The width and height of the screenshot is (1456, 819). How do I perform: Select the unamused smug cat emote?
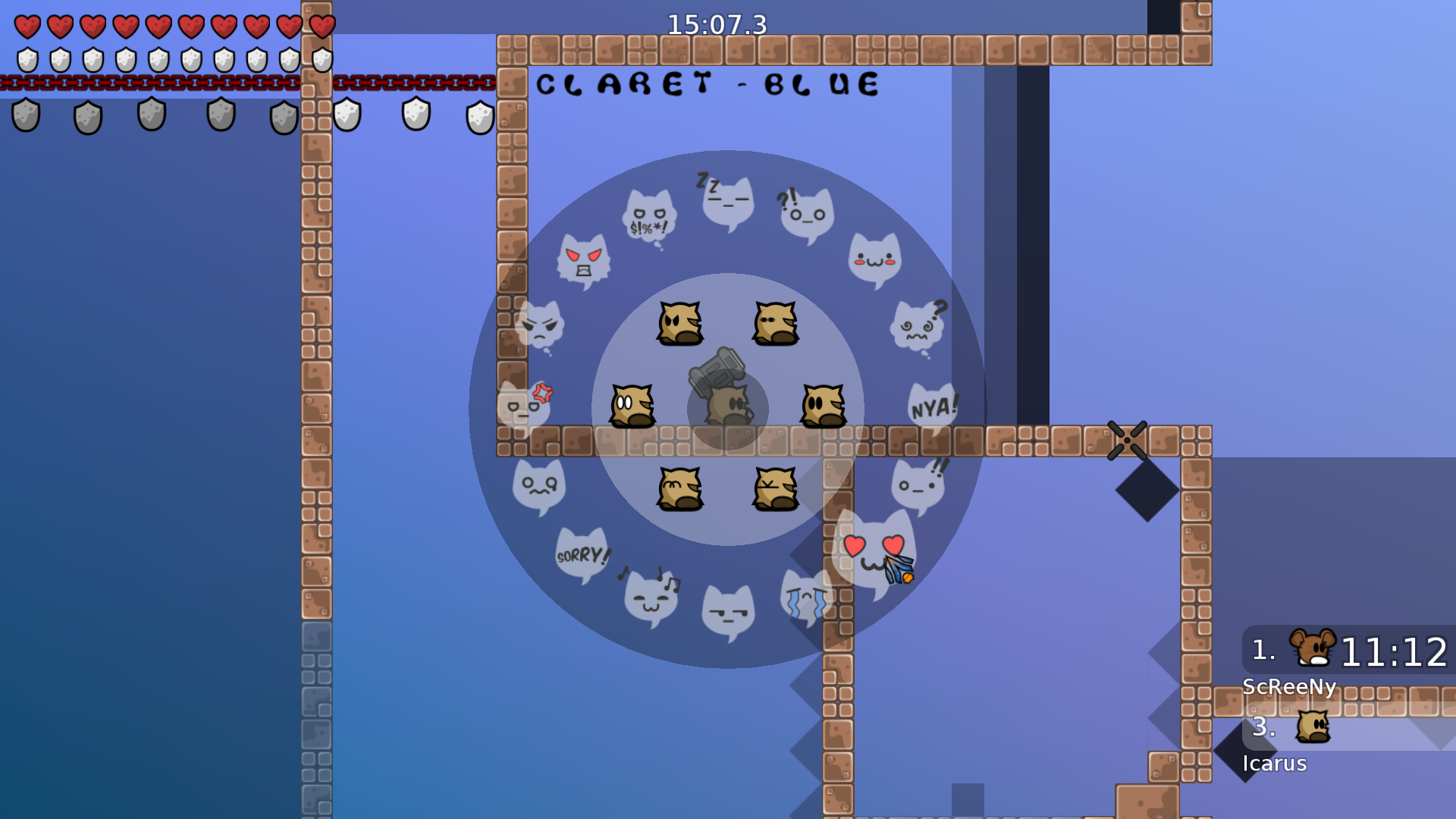tap(726, 610)
